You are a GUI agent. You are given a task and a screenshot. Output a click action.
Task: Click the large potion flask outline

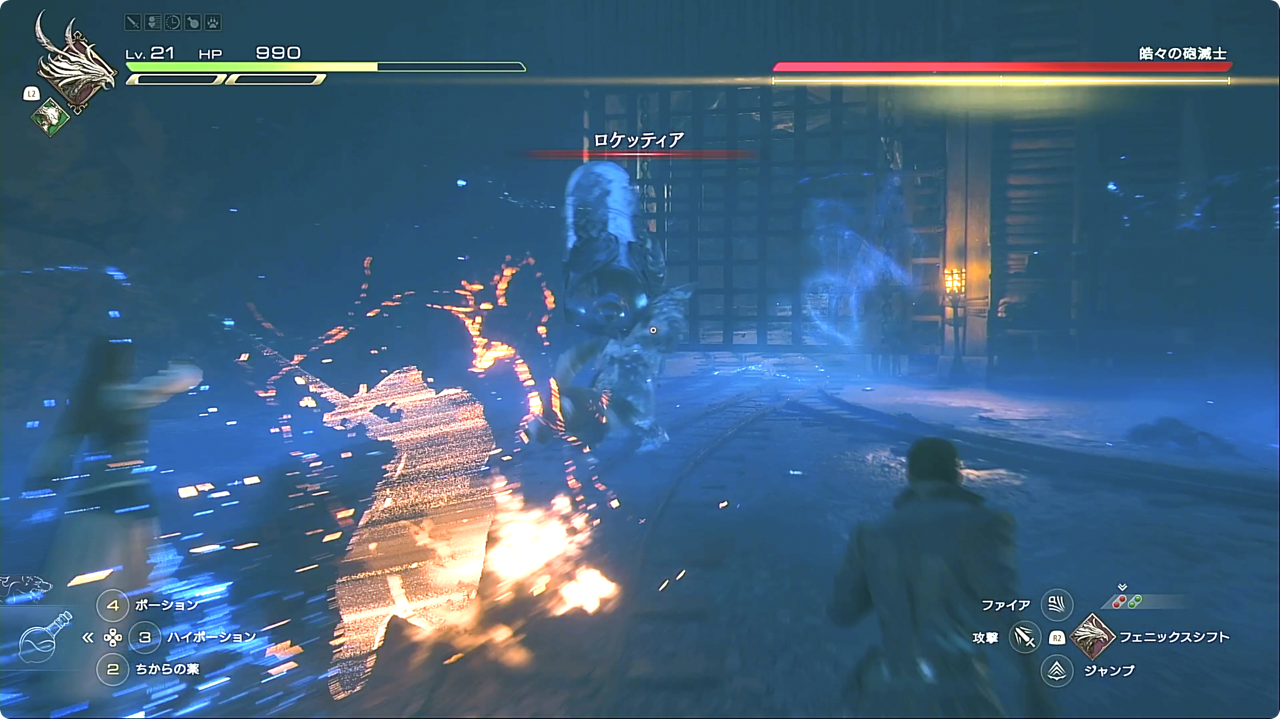pyautogui.click(x=44, y=637)
